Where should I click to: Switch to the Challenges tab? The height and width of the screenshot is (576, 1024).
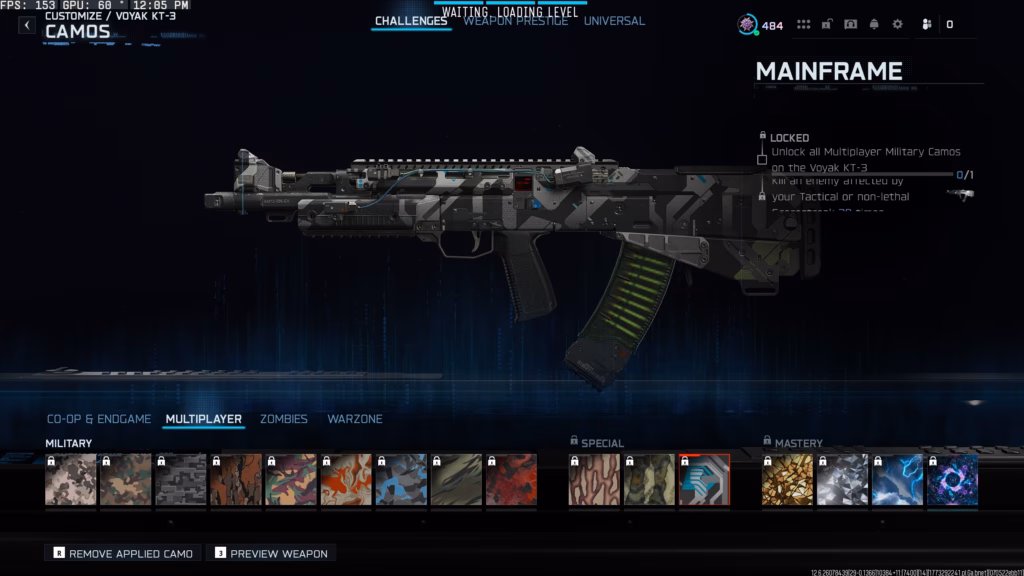point(410,21)
